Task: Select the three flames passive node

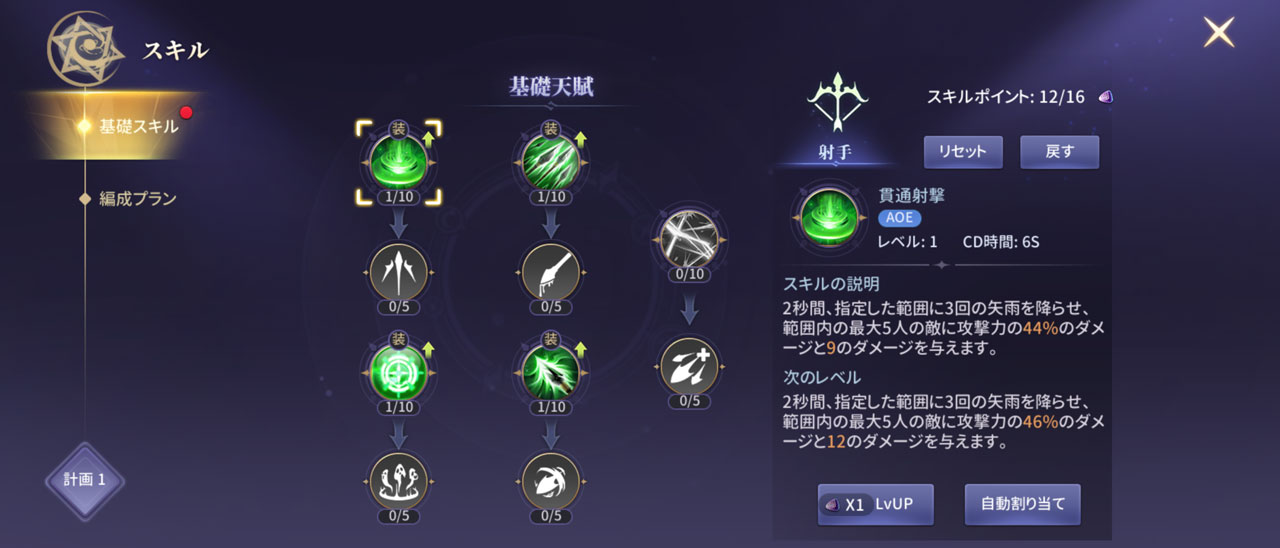Action: (399, 481)
